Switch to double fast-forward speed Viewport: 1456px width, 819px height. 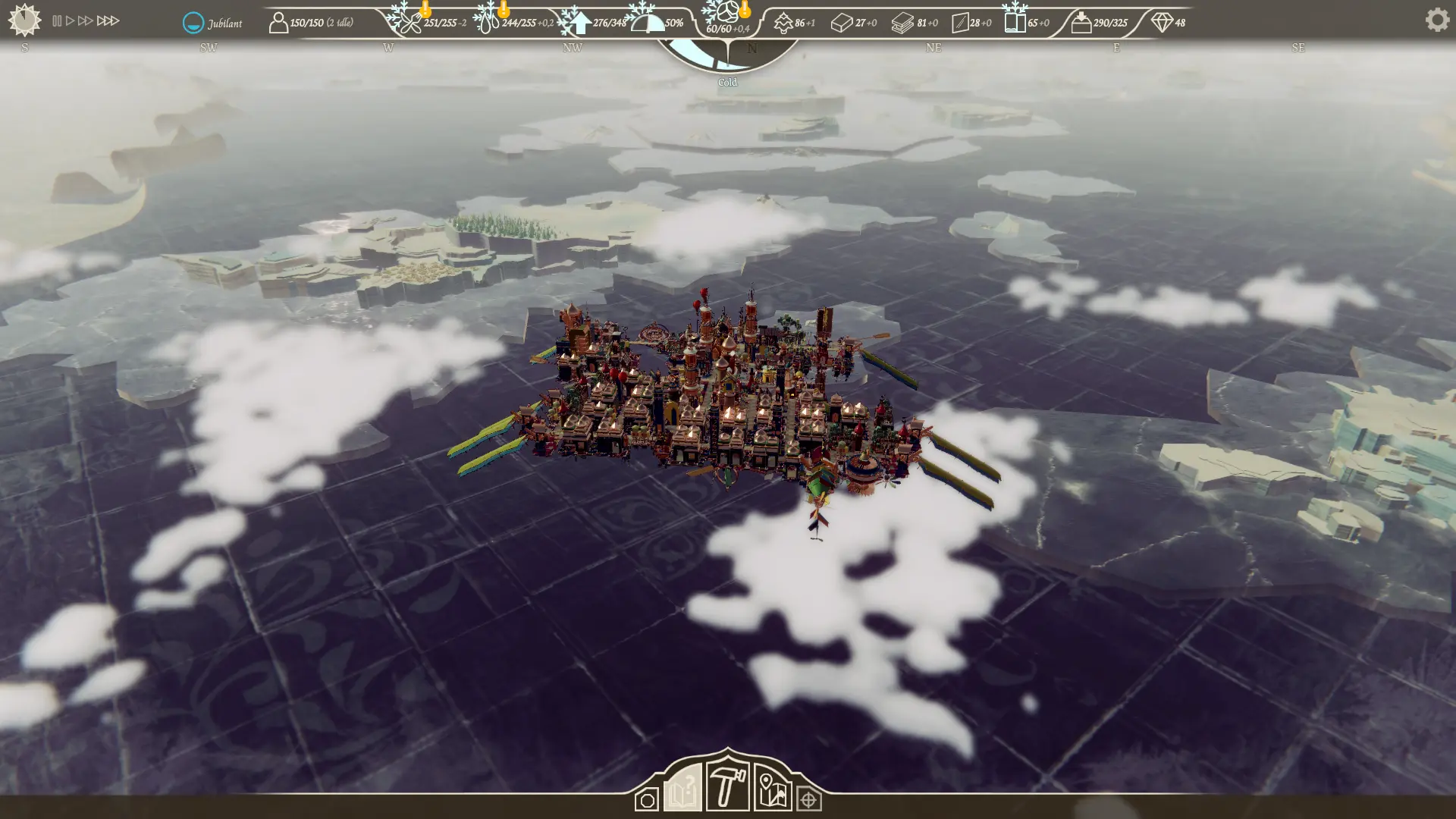(86, 21)
